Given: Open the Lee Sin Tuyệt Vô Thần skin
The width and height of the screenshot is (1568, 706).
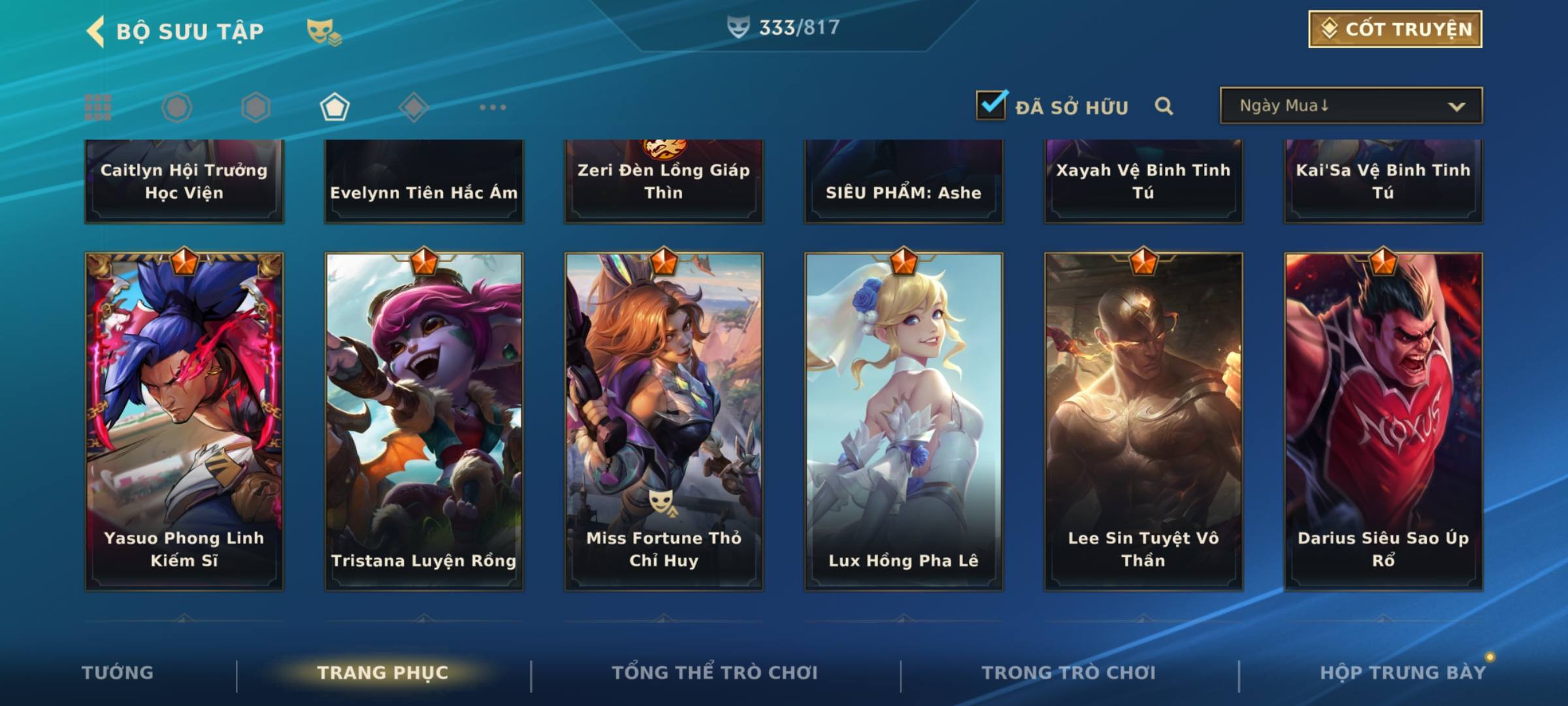Looking at the screenshot, I should click(x=1143, y=422).
